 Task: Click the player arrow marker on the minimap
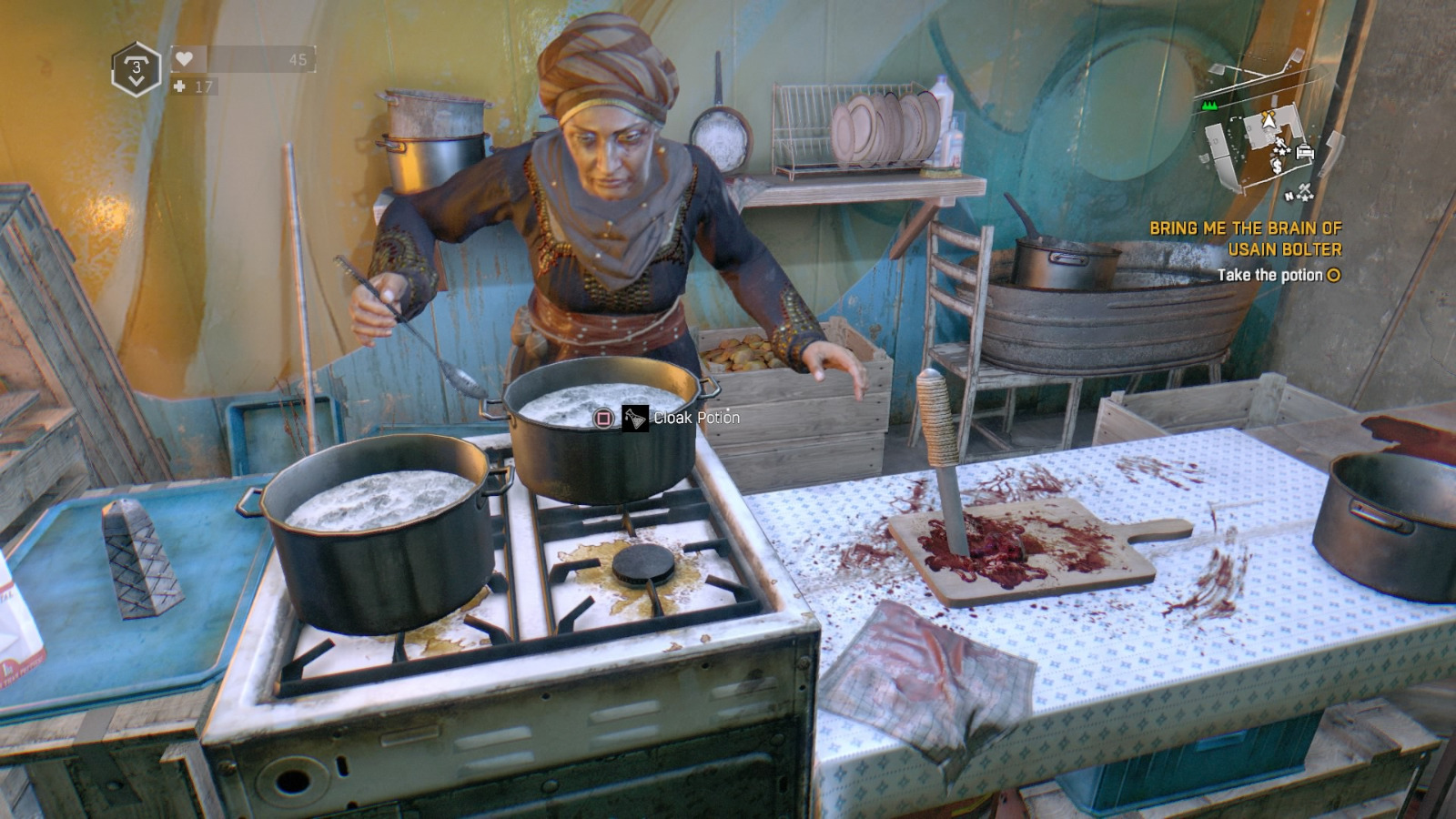tap(1269, 121)
